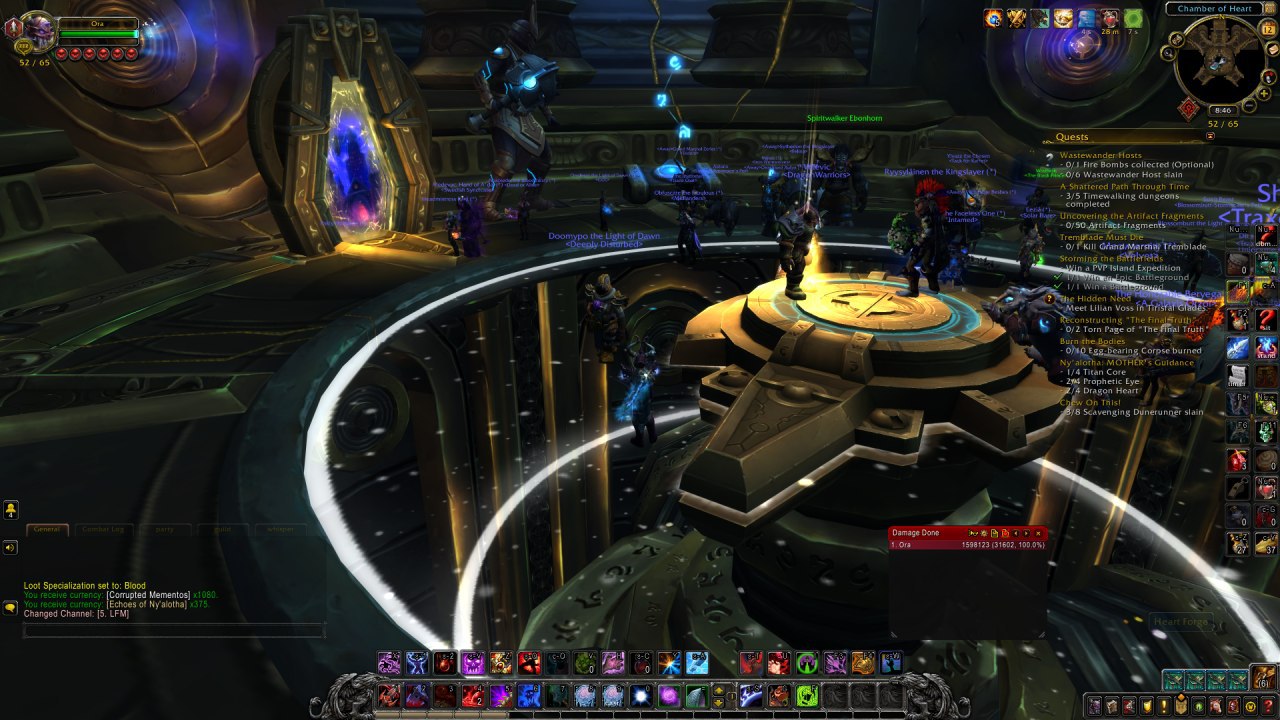This screenshot has width=1280, height=720.
Task: Select the Burn the Bodies quest
Action: (1092, 341)
